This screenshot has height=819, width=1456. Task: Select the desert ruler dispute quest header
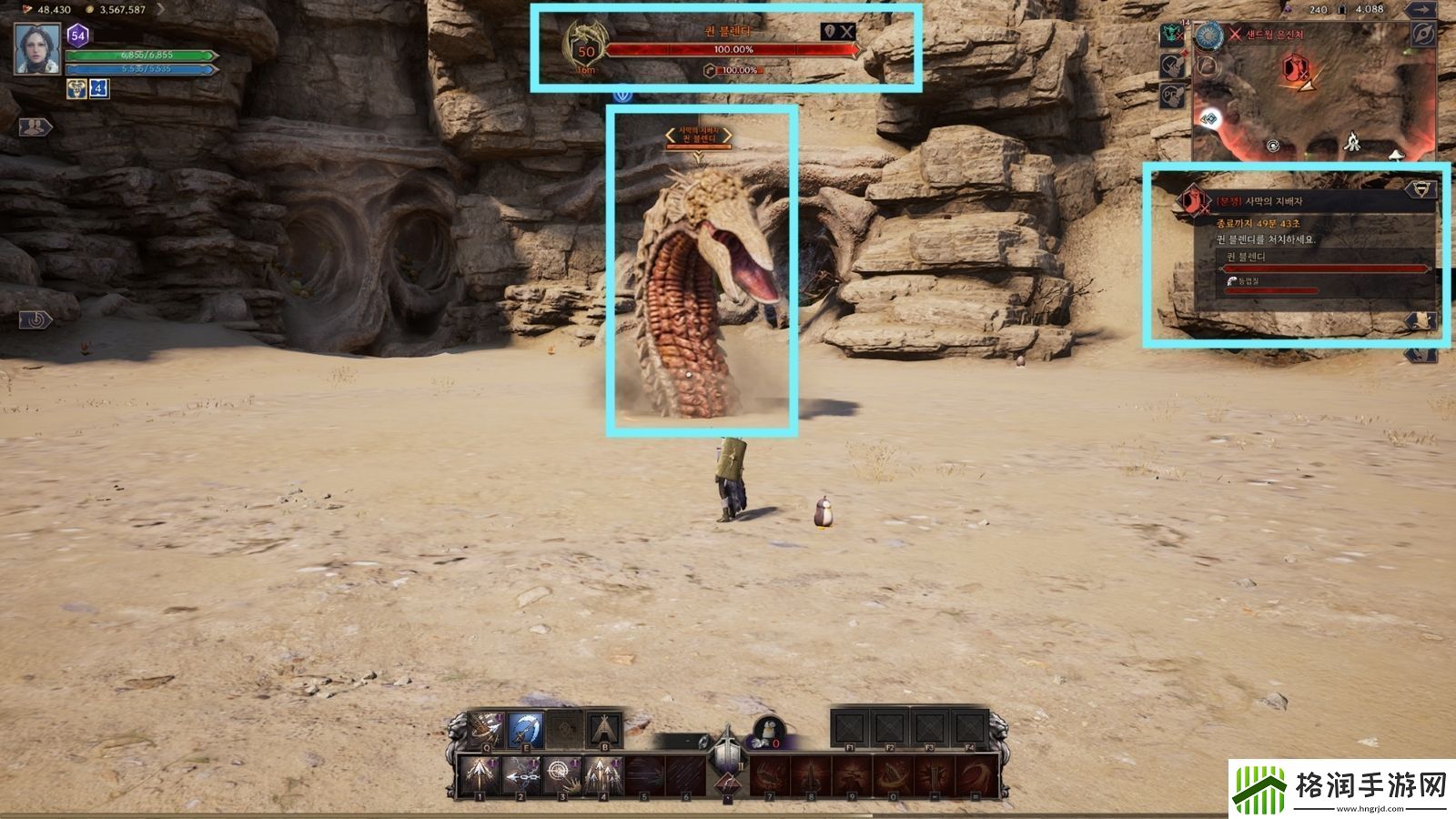point(1259,201)
